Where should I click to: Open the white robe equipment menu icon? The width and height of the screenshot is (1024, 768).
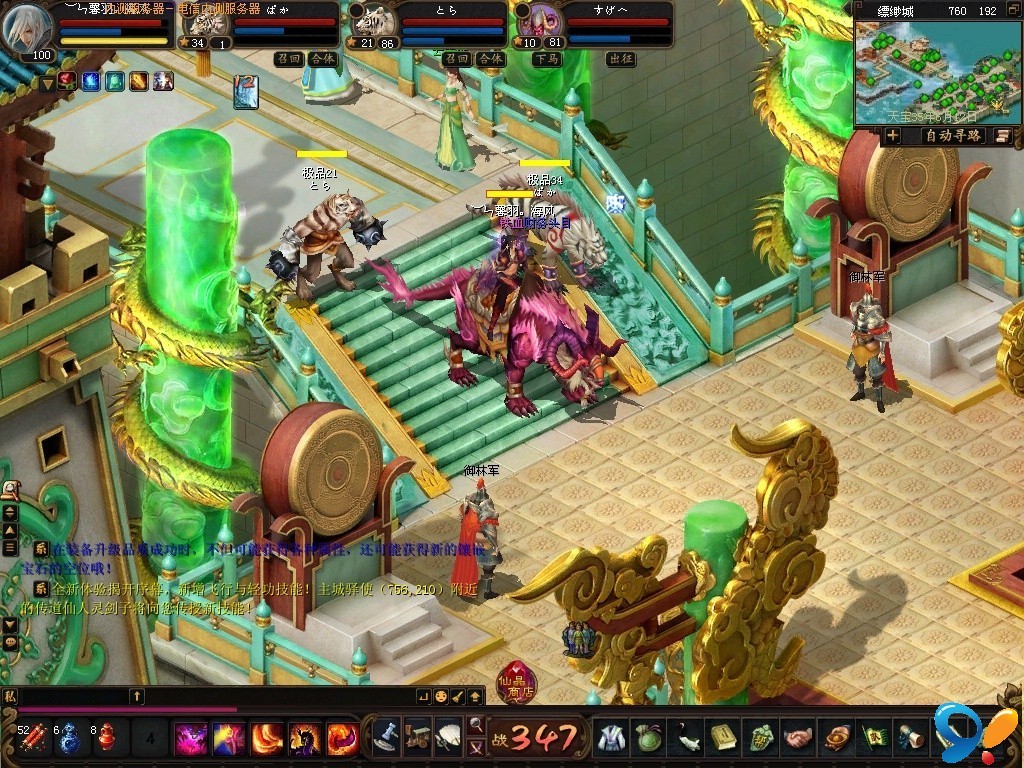[x=610, y=738]
